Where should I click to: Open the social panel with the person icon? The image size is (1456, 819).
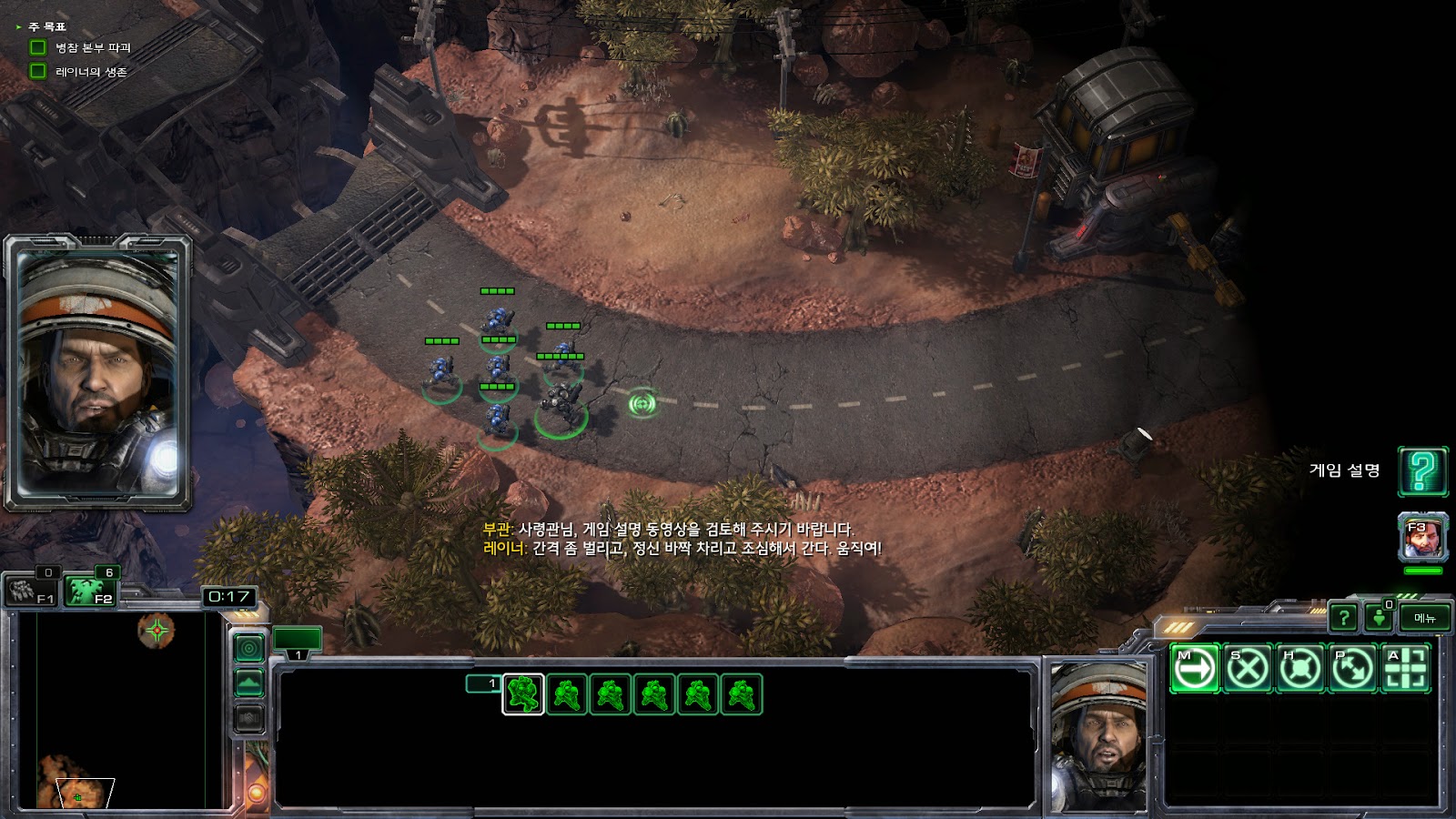tap(1379, 618)
